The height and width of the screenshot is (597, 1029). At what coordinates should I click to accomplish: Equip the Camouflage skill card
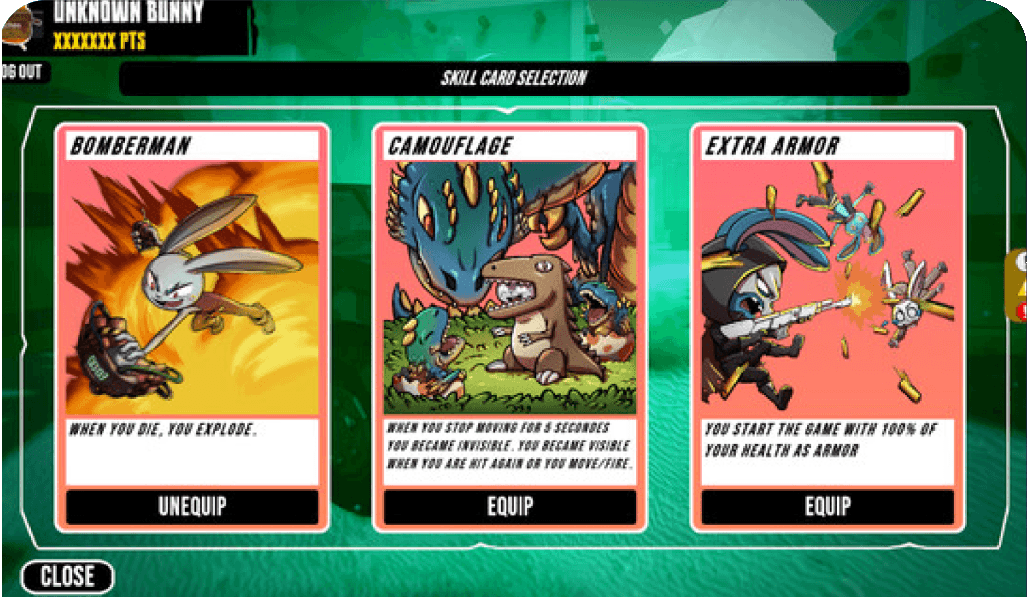tap(510, 506)
